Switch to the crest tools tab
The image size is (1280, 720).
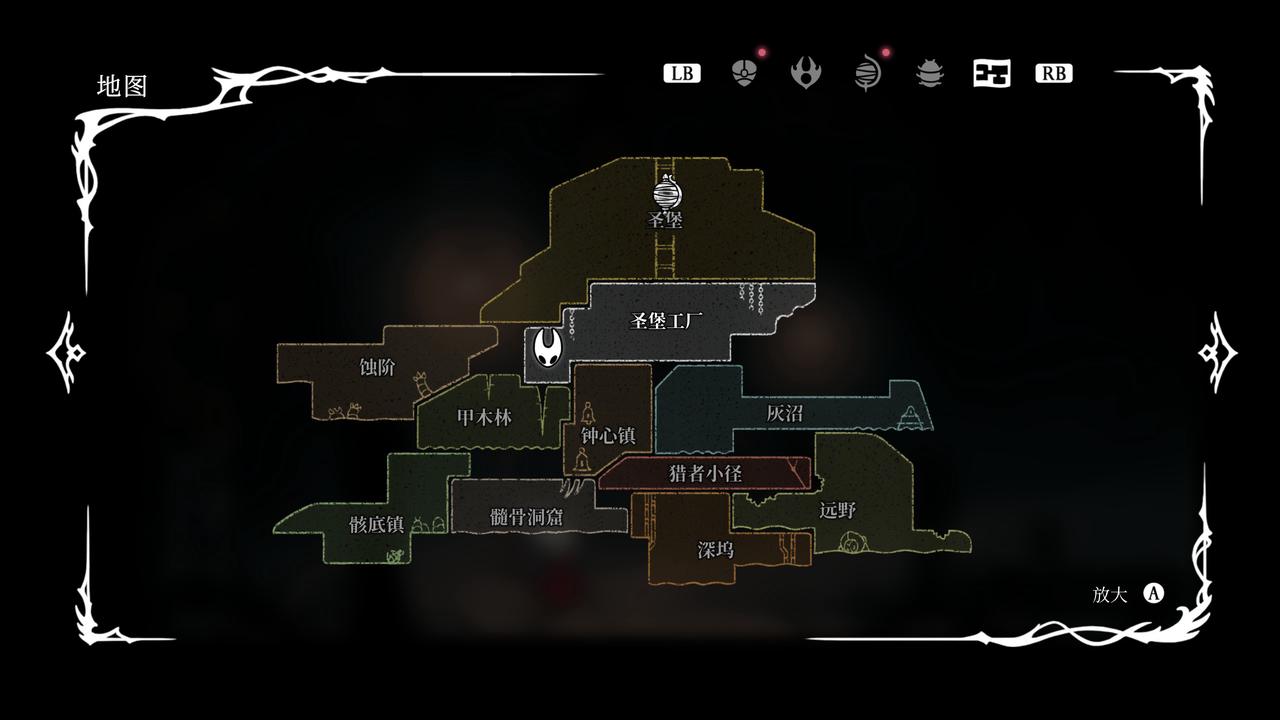(806, 73)
